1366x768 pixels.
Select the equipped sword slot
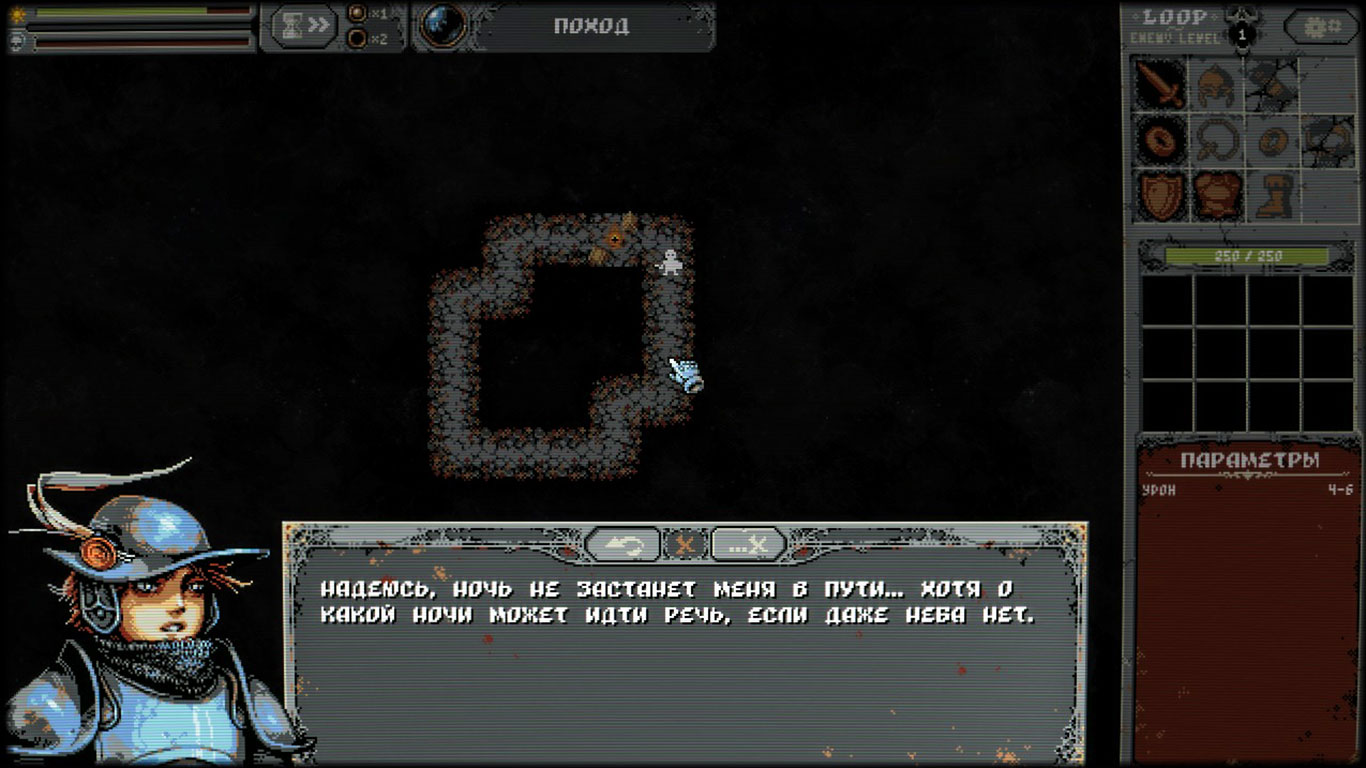(x=1160, y=84)
